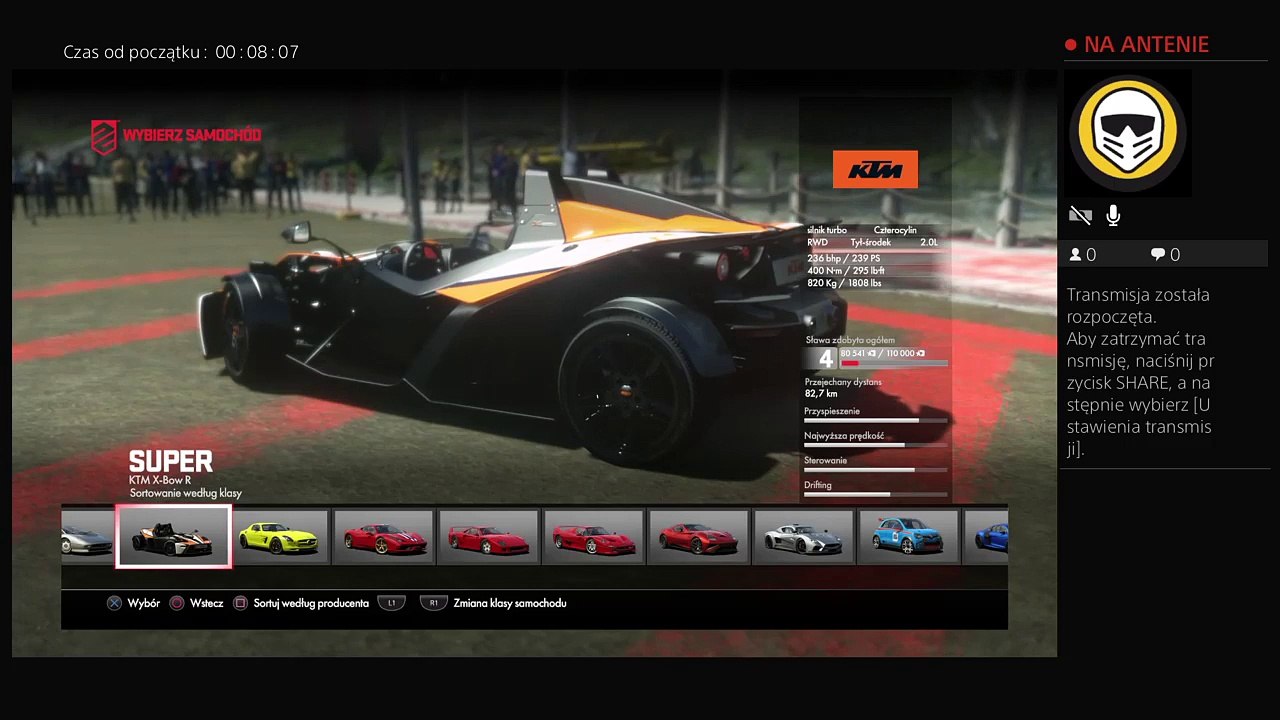This screenshot has width=1280, height=720.
Task: Select the highlighted KTM X-Bow R thumbnail
Action: click(174, 537)
